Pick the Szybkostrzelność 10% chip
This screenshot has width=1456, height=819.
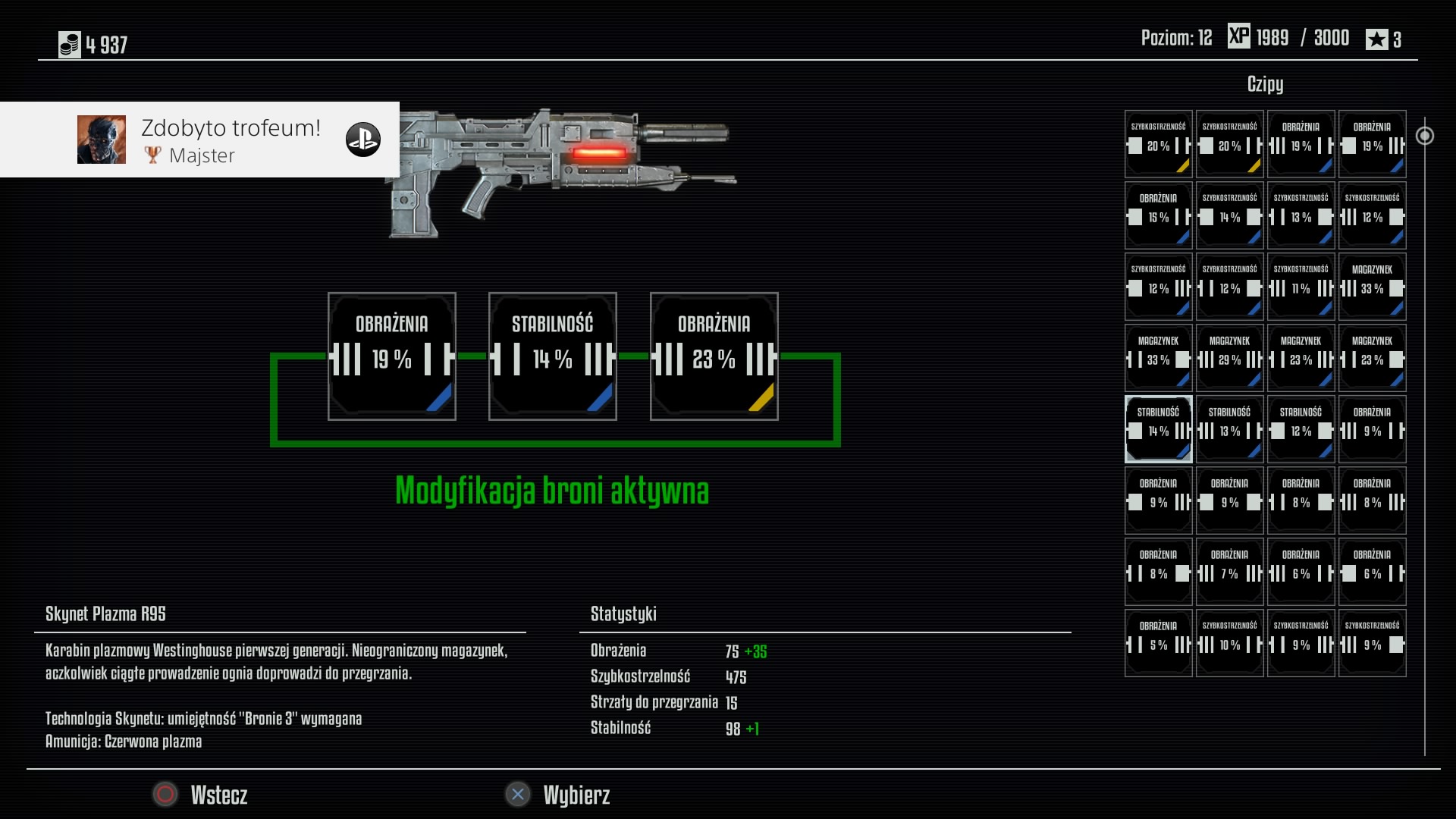click(x=1229, y=643)
